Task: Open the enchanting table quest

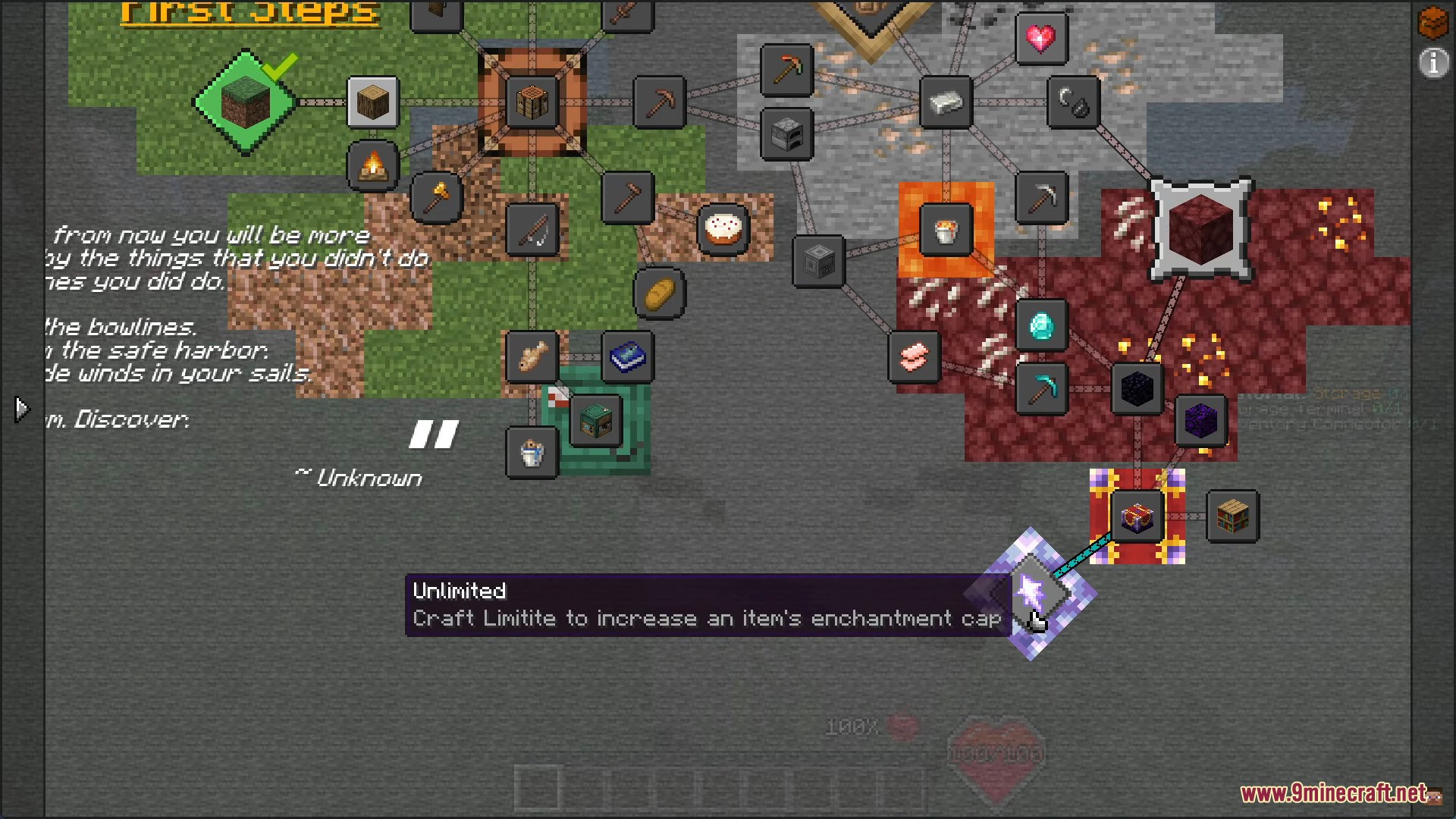Action: click(1137, 516)
